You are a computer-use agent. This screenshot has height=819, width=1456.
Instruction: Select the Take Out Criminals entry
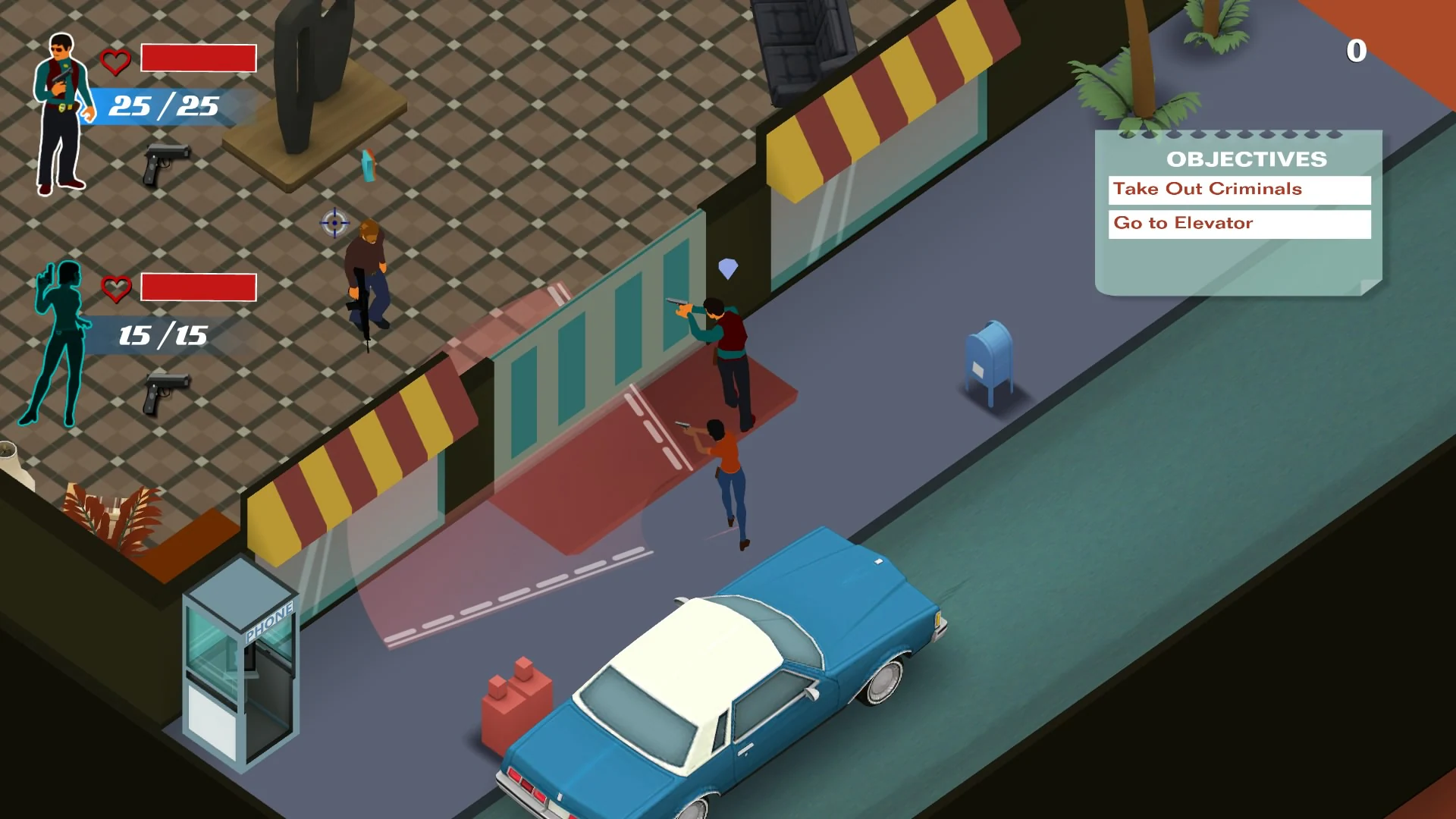pyautogui.click(x=1207, y=190)
